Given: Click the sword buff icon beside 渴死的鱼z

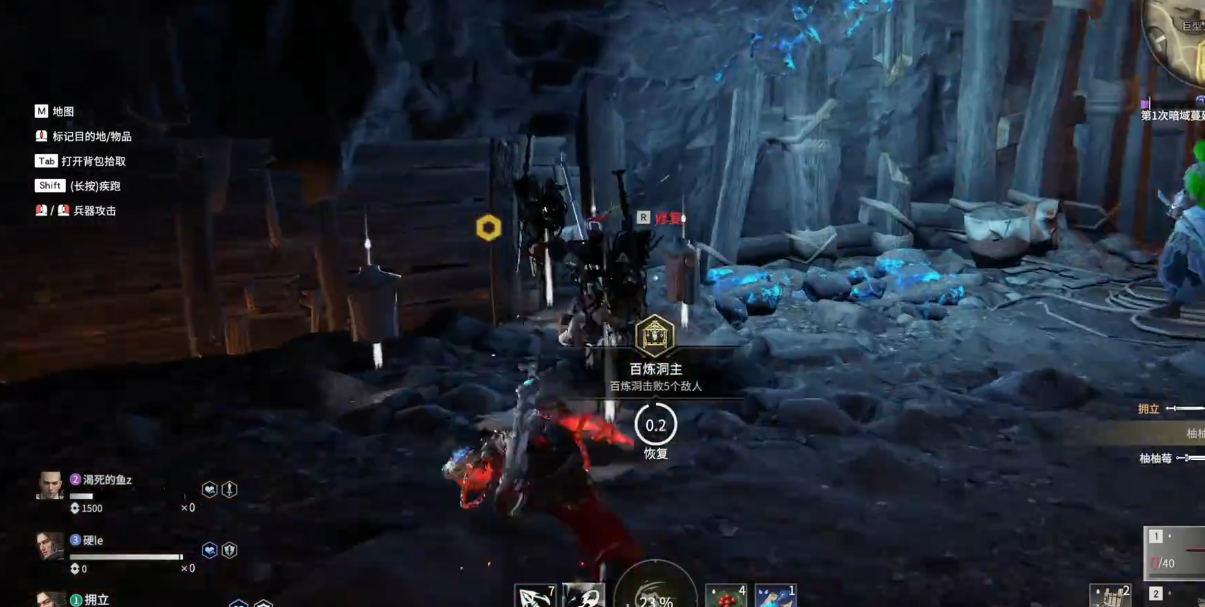Looking at the screenshot, I should pyautogui.click(x=229, y=489).
